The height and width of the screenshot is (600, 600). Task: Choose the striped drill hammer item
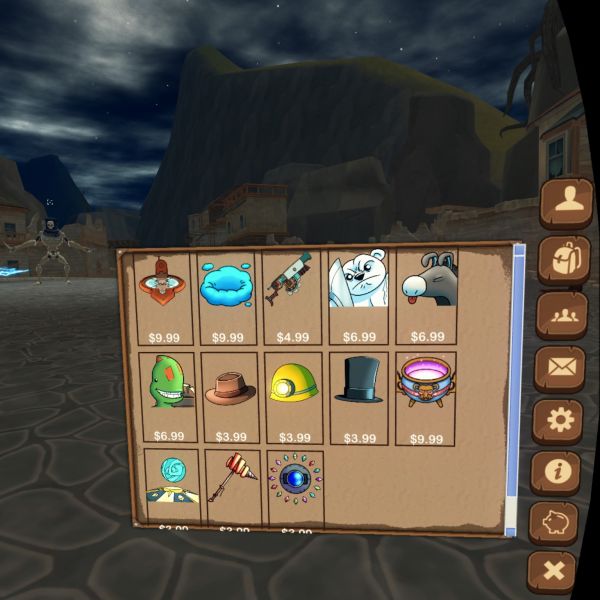[x=234, y=486]
